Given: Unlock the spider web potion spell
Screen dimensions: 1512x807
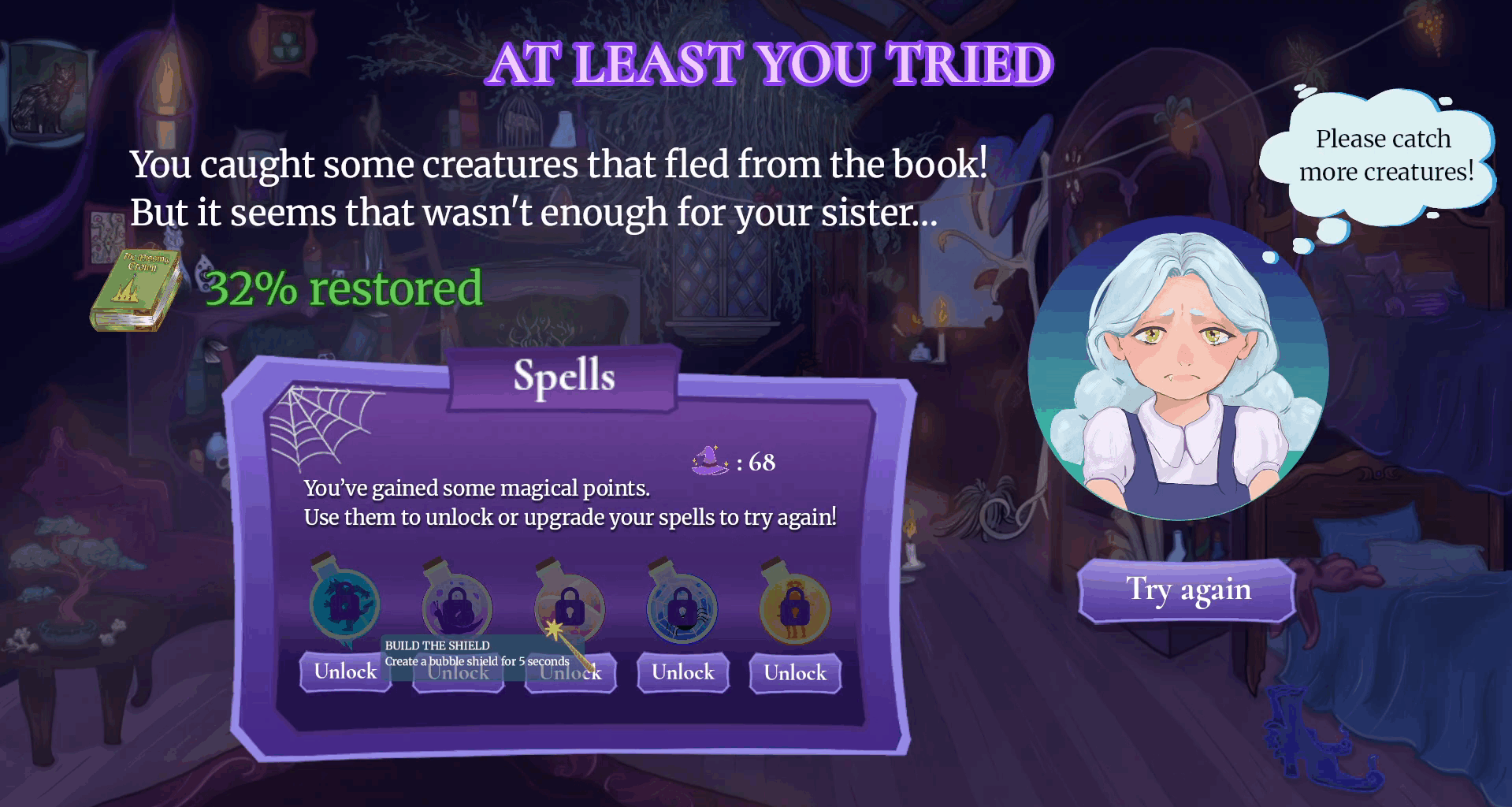Looking at the screenshot, I should [682, 673].
